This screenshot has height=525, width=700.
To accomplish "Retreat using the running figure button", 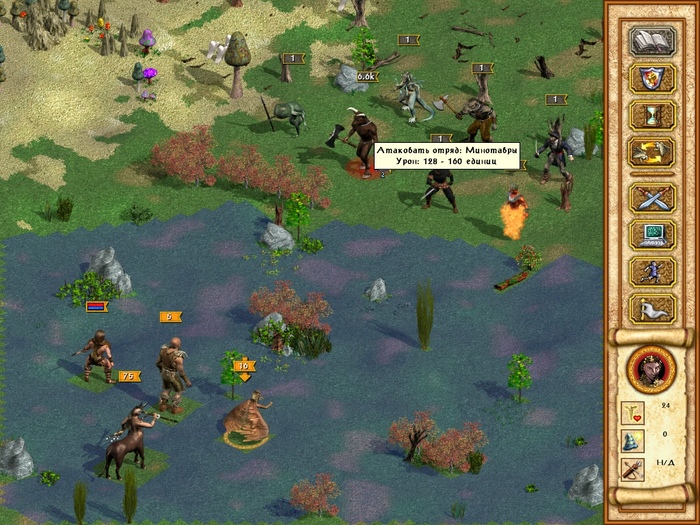I will (651, 271).
